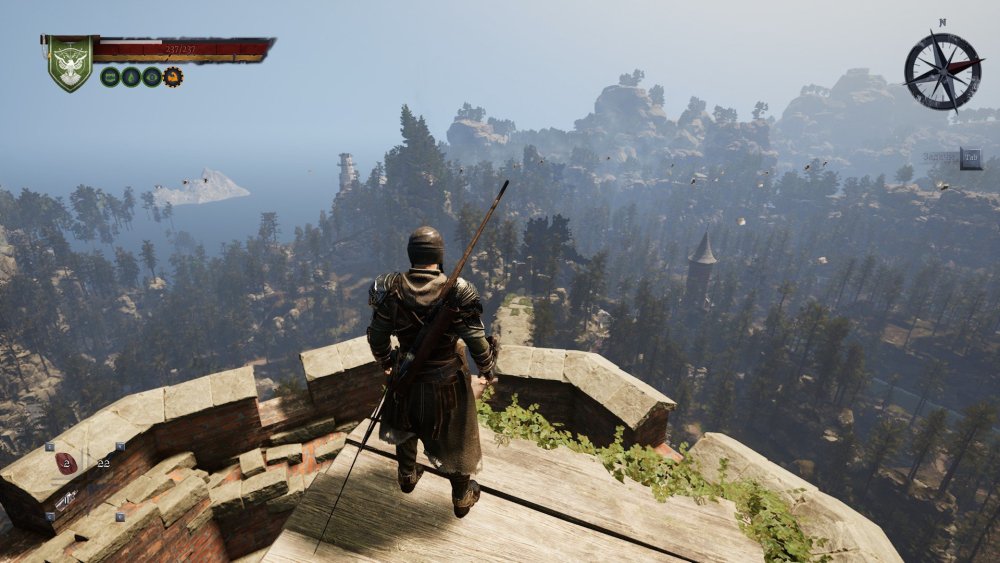Select the glass vial quick slot
Viewport: 1000px width, 563px height.
point(68,499)
